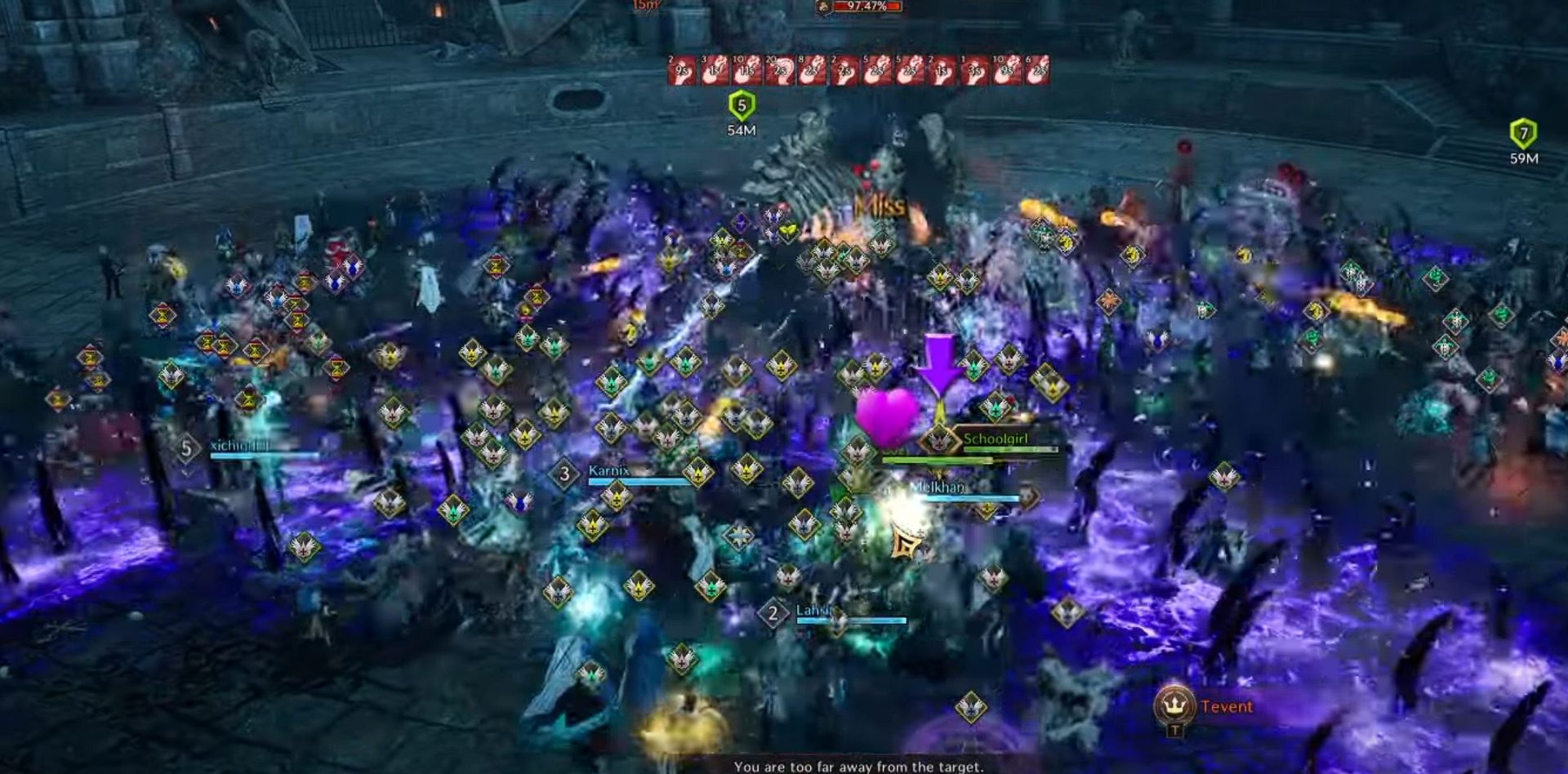The height and width of the screenshot is (774, 1568).
Task: Select the debuff icon with 10 stacks and 11s
Action: 748,72
